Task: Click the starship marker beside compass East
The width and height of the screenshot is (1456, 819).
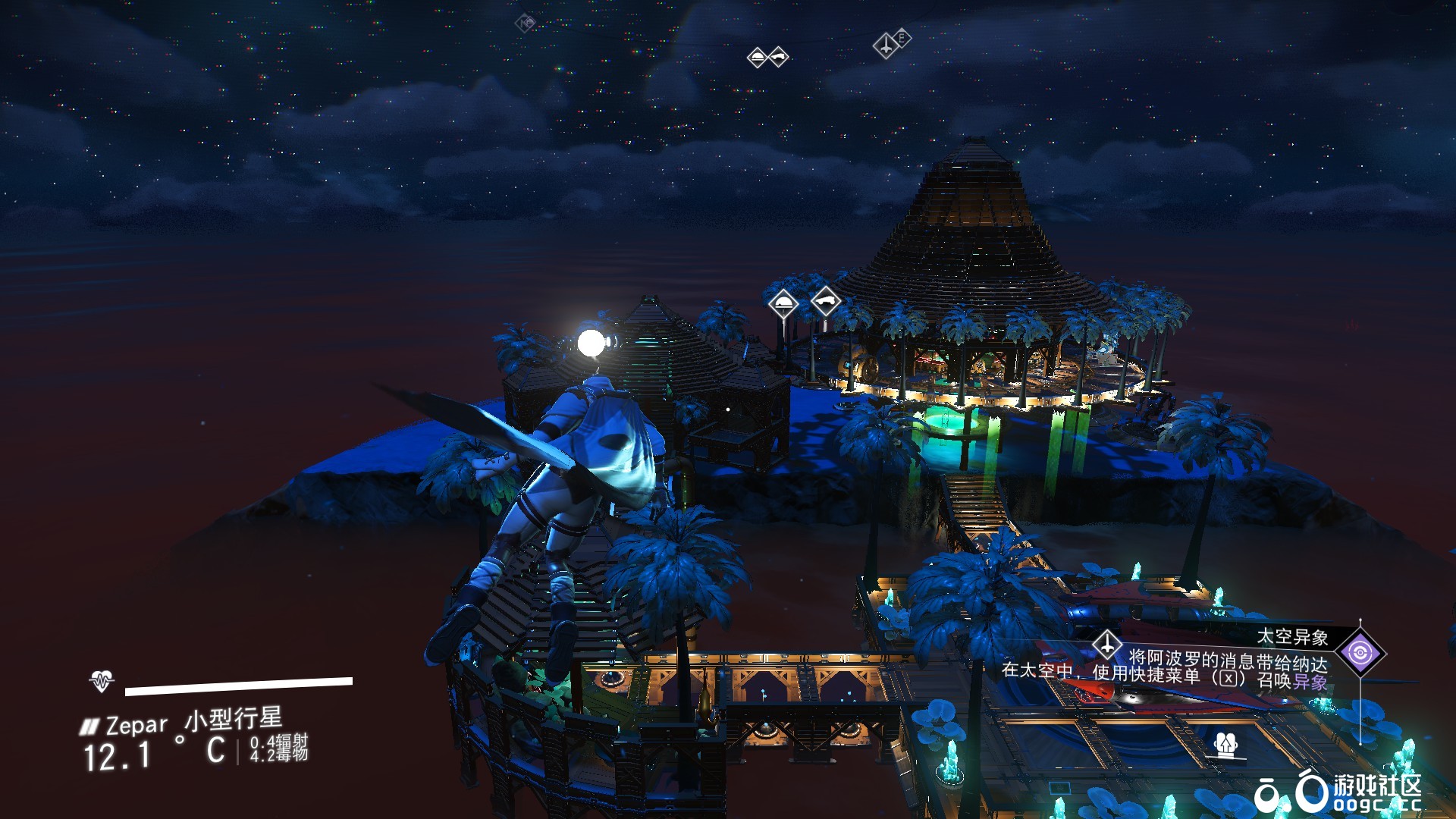Action: coord(886,45)
